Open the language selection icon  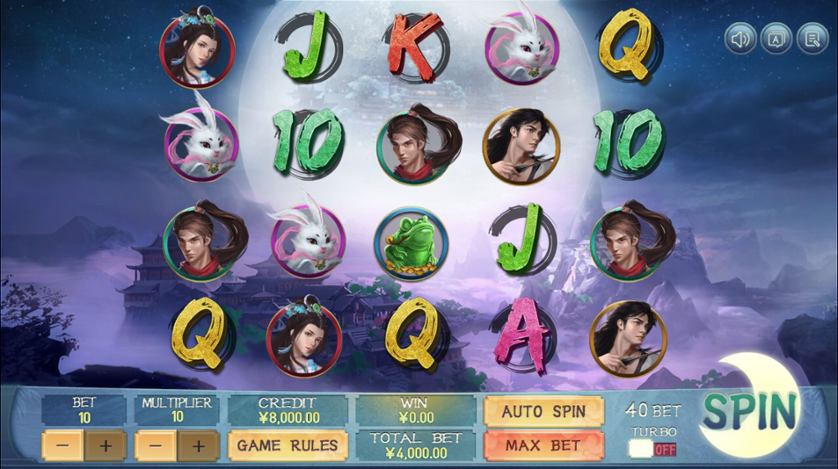(x=774, y=39)
